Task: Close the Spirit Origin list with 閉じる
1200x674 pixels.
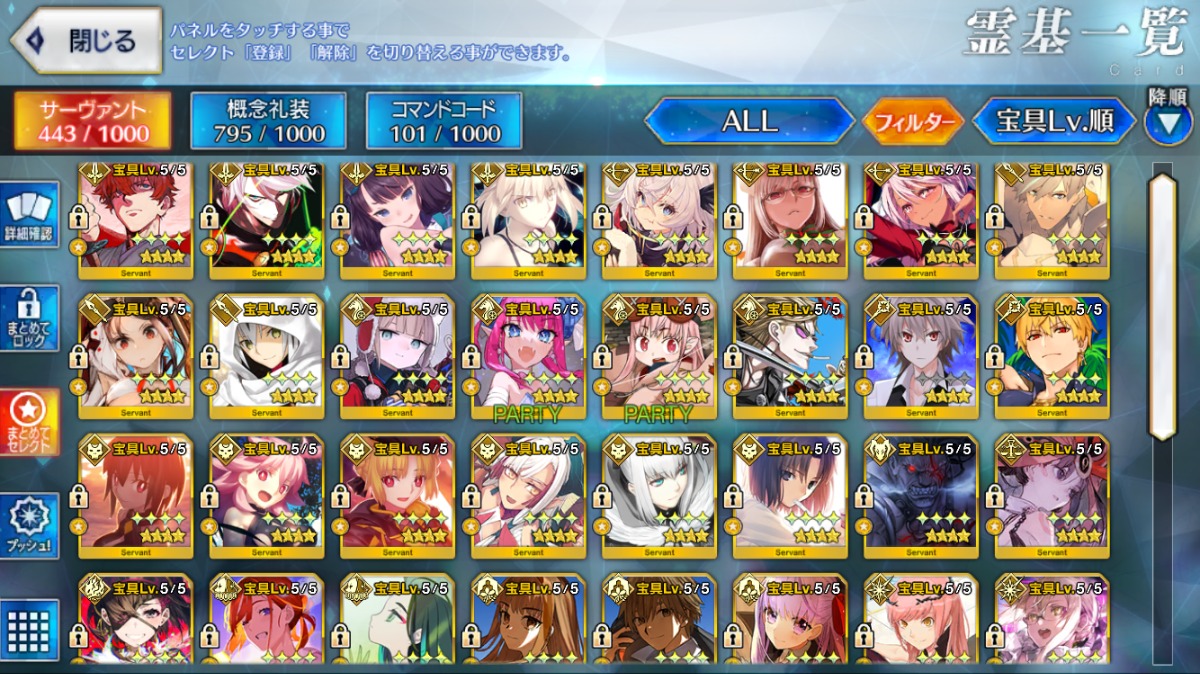Action: [86, 41]
